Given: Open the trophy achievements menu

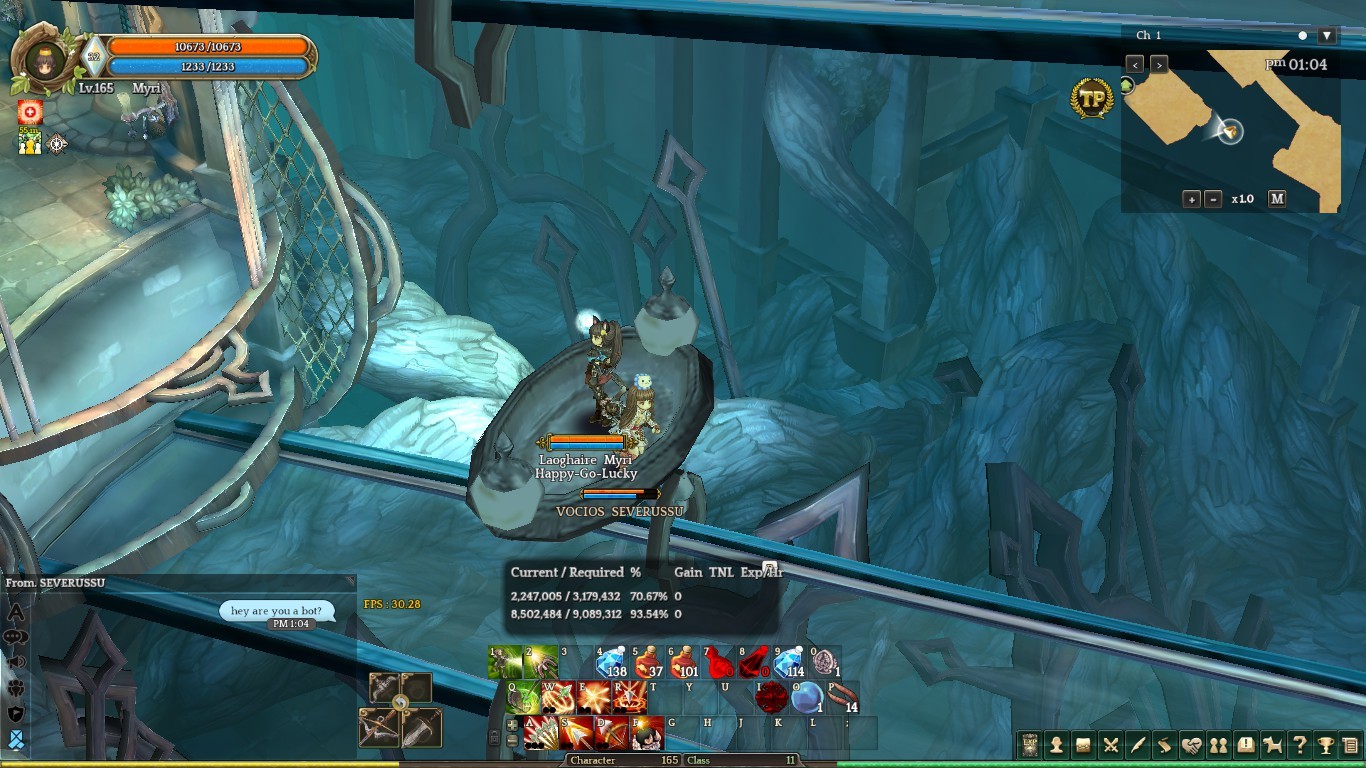Looking at the screenshot, I should [1326, 745].
